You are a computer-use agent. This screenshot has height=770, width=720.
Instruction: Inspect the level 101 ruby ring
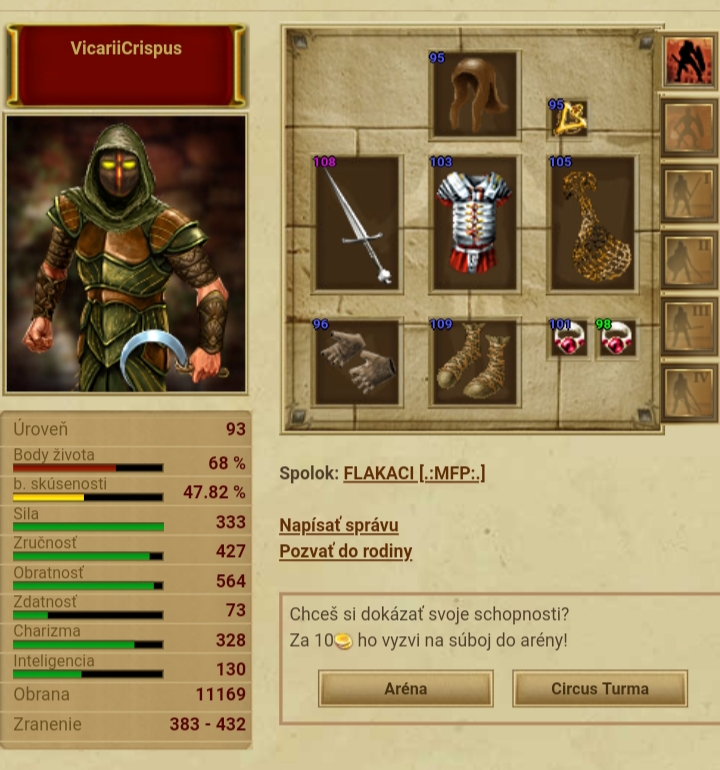coord(568,340)
